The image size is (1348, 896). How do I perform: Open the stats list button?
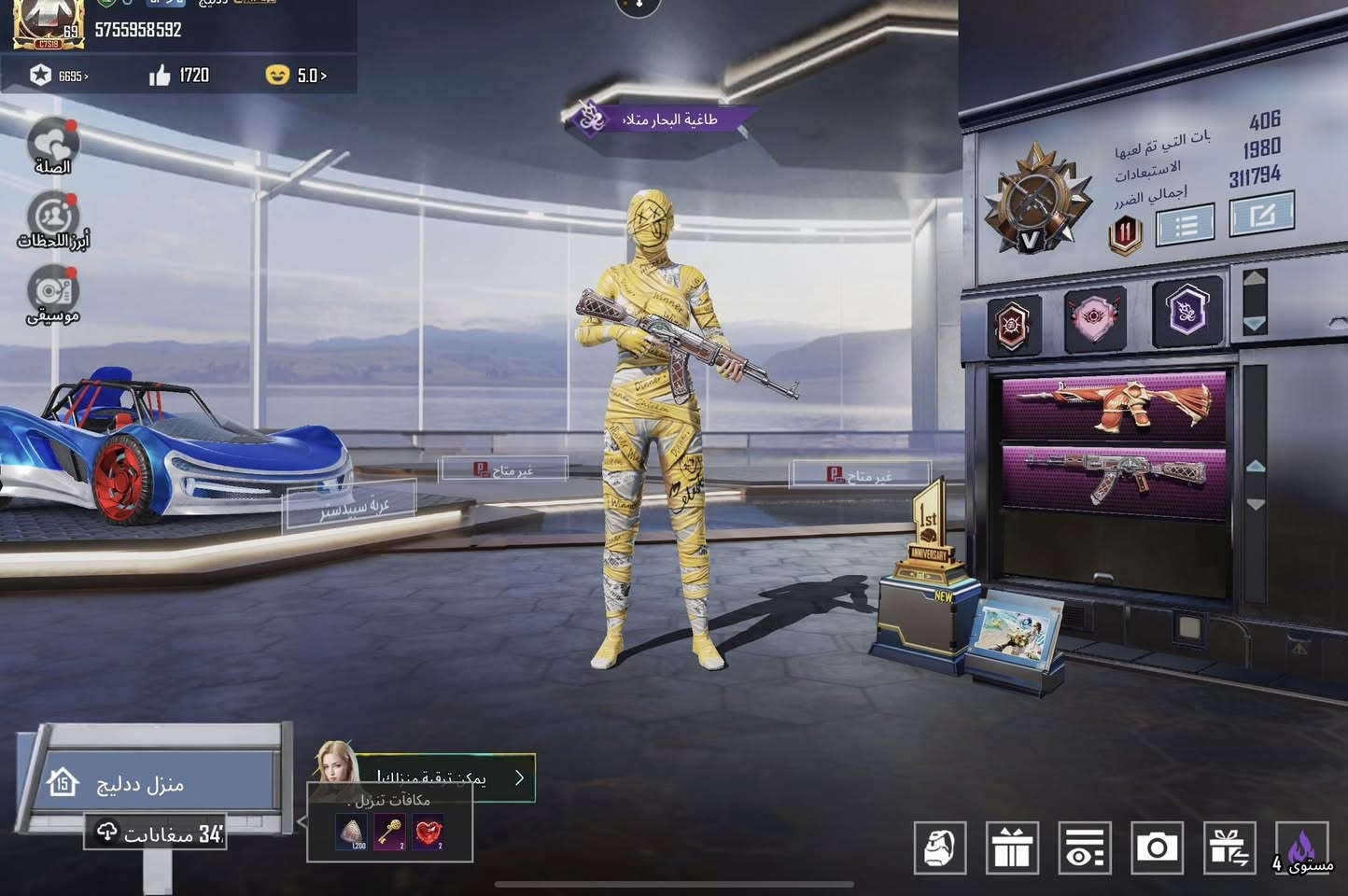click(x=1185, y=226)
